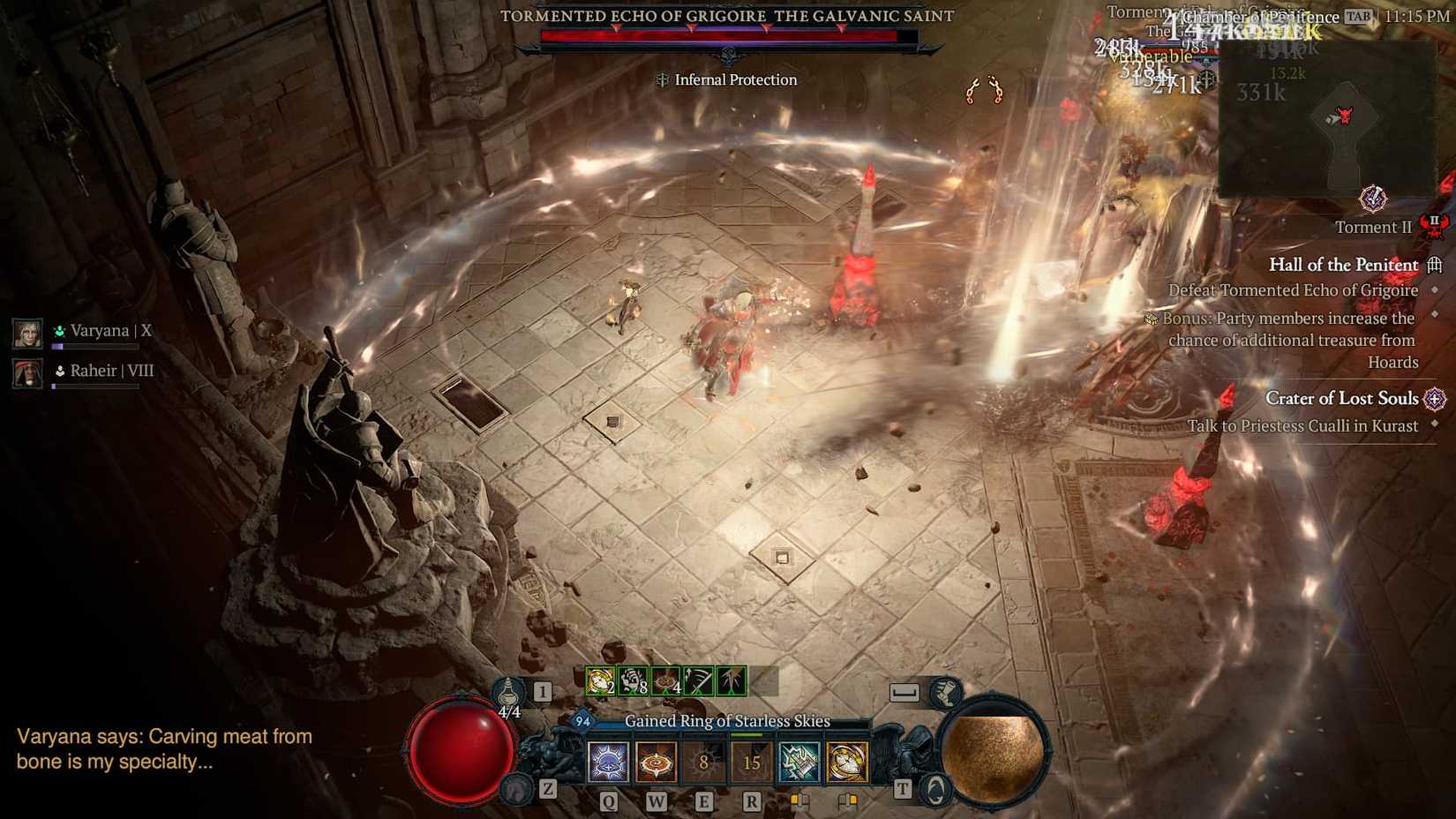Screen dimensions: 1456x819
Task: Click the level 94 experience bar
Action: click(582, 721)
